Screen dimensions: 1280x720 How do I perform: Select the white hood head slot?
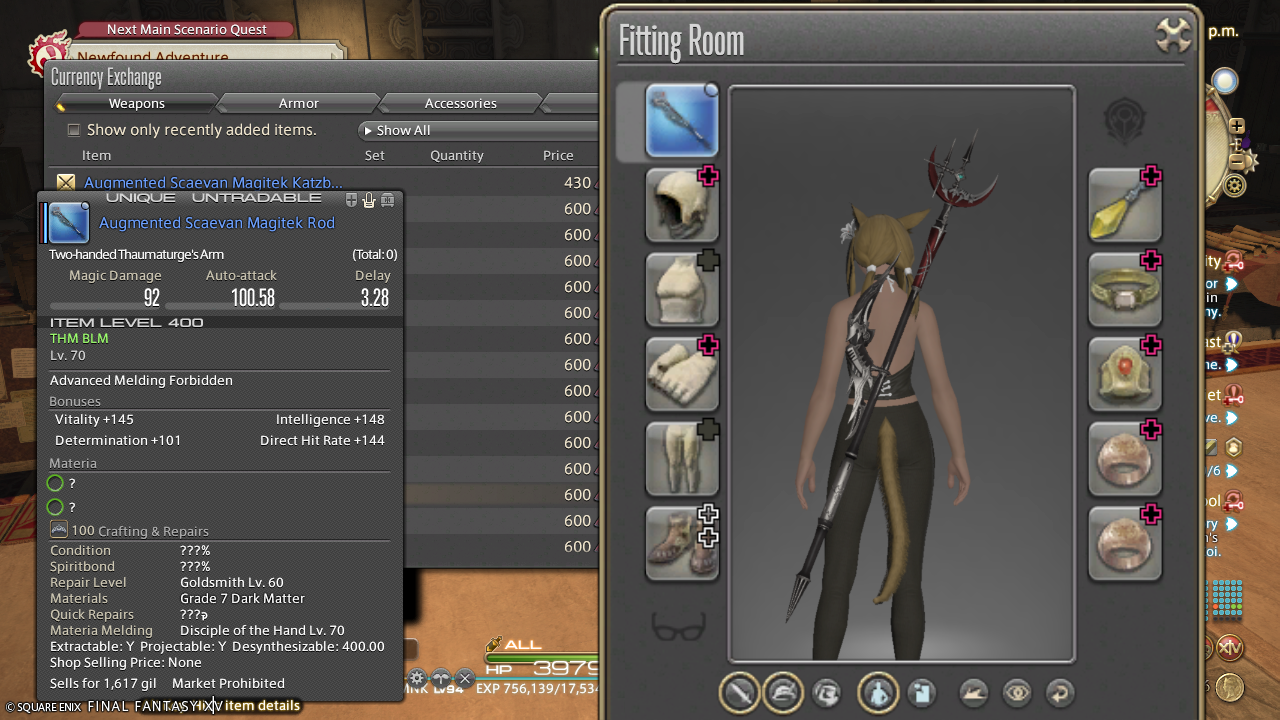682,206
